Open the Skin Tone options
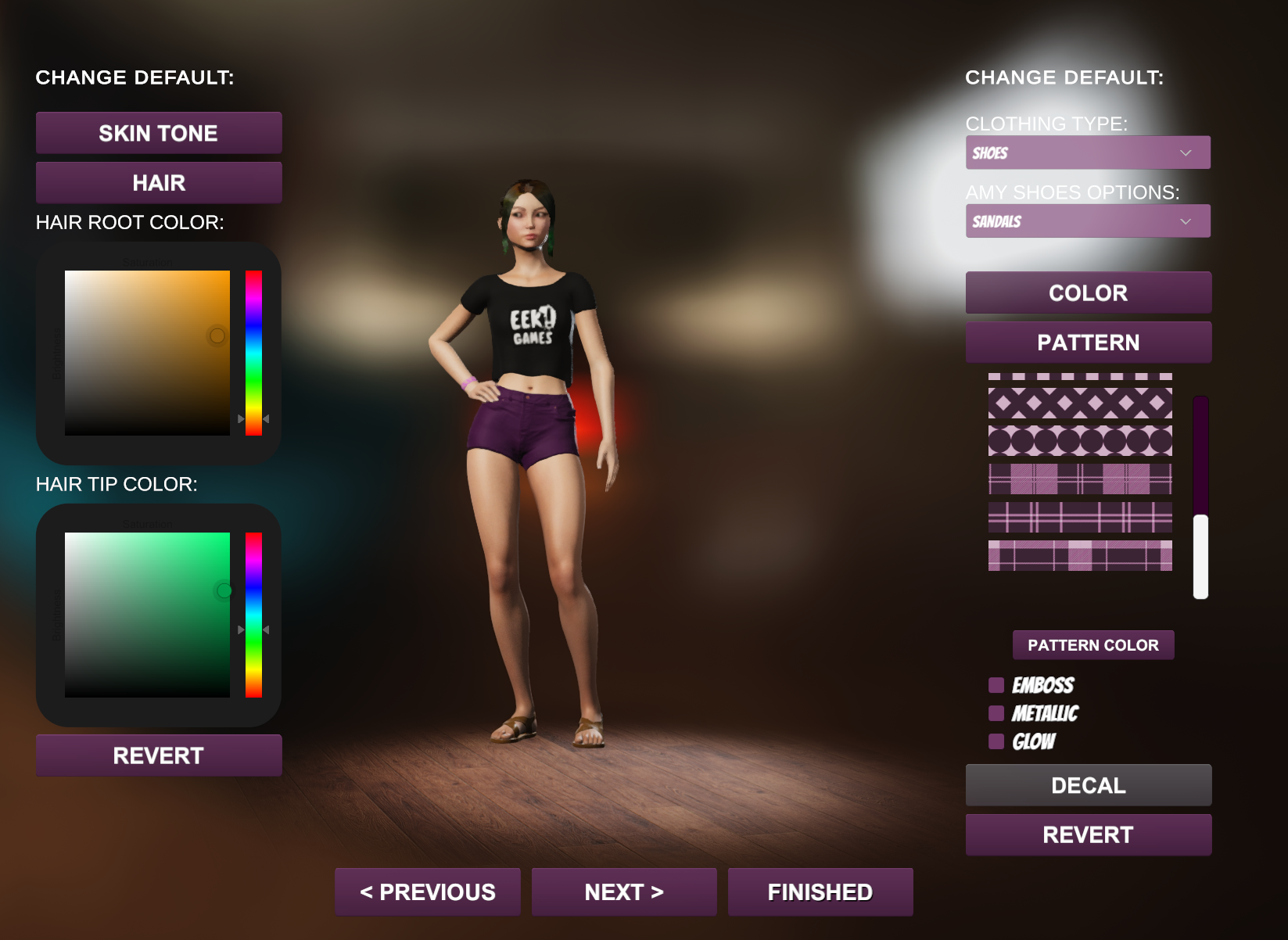The width and height of the screenshot is (1288, 940). 159,133
